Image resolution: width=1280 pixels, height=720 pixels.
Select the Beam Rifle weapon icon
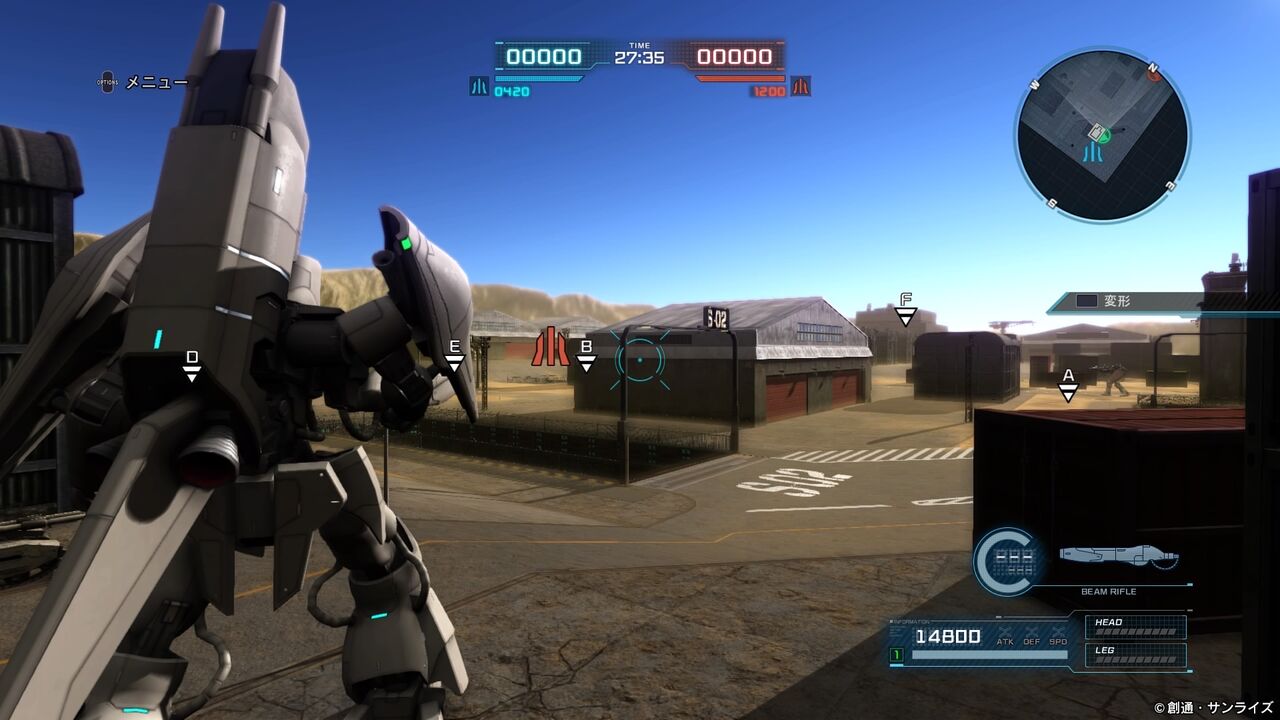[x=1118, y=557]
